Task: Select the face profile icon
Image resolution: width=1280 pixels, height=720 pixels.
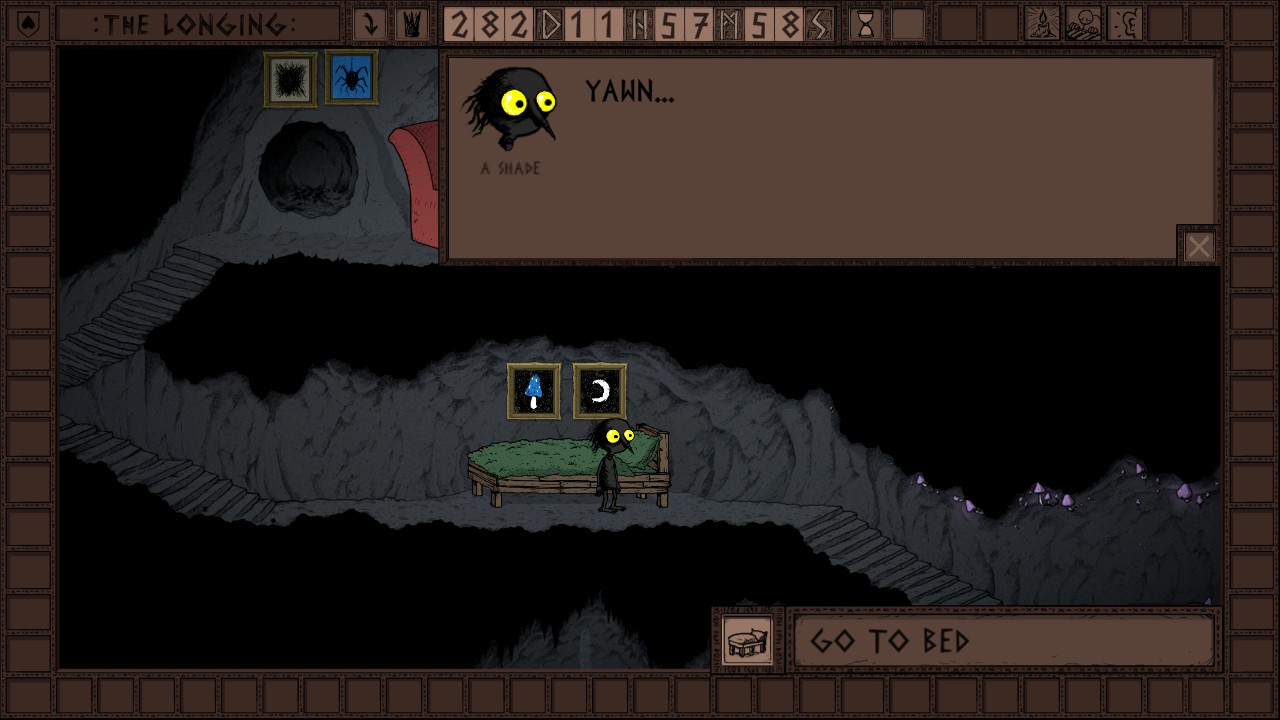Action: (1125, 24)
